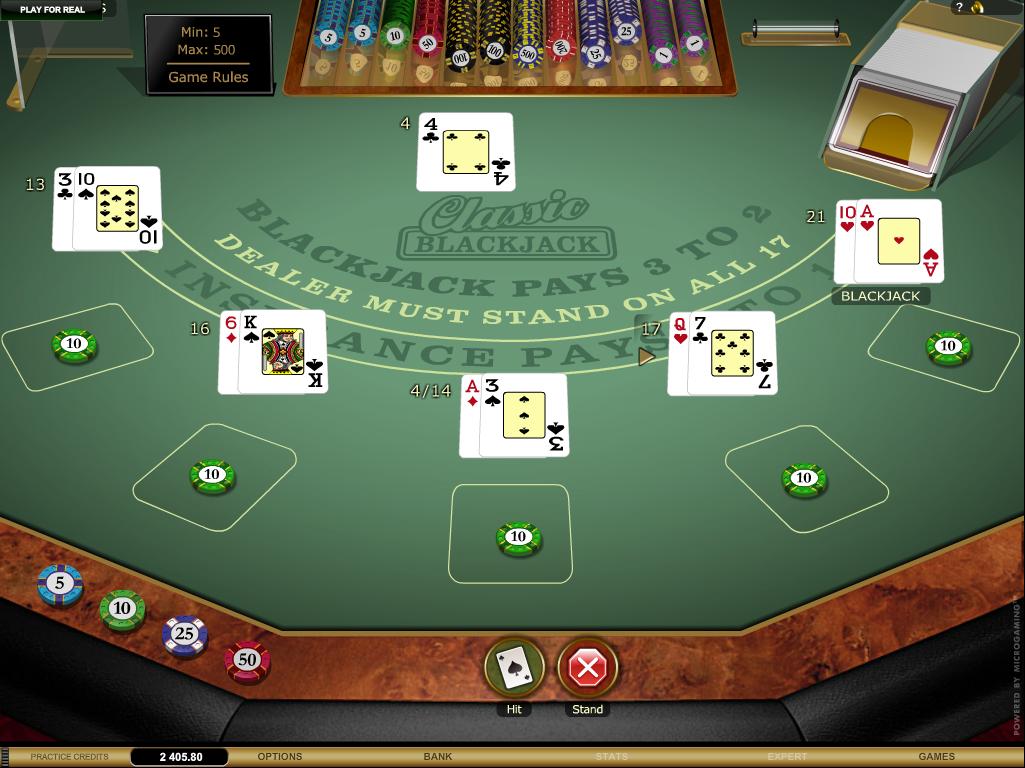Open the Options menu
Viewport: 1025px width, 768px height.
coord(280,757)
